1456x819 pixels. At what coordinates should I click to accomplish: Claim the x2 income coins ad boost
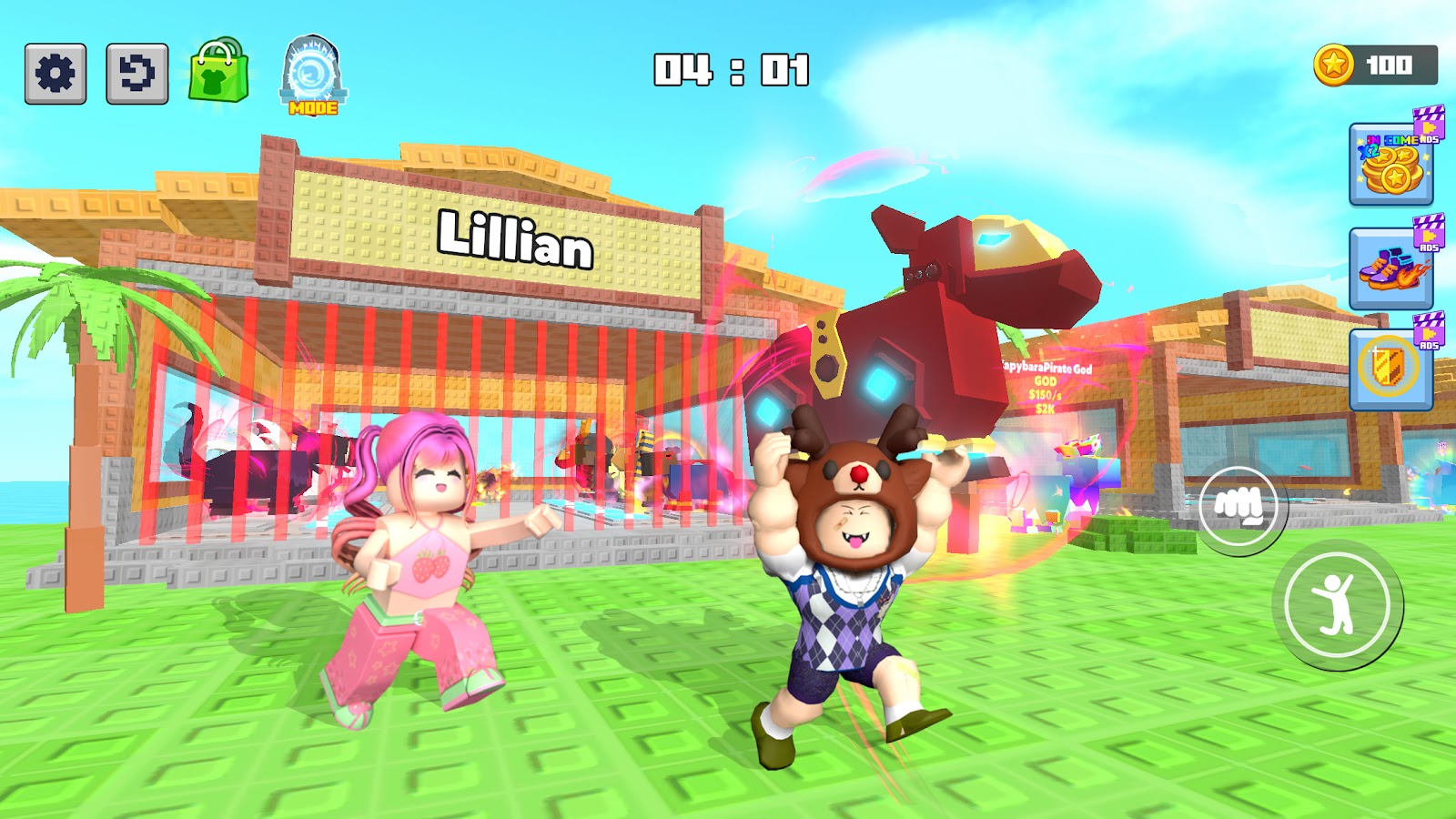1390,165
